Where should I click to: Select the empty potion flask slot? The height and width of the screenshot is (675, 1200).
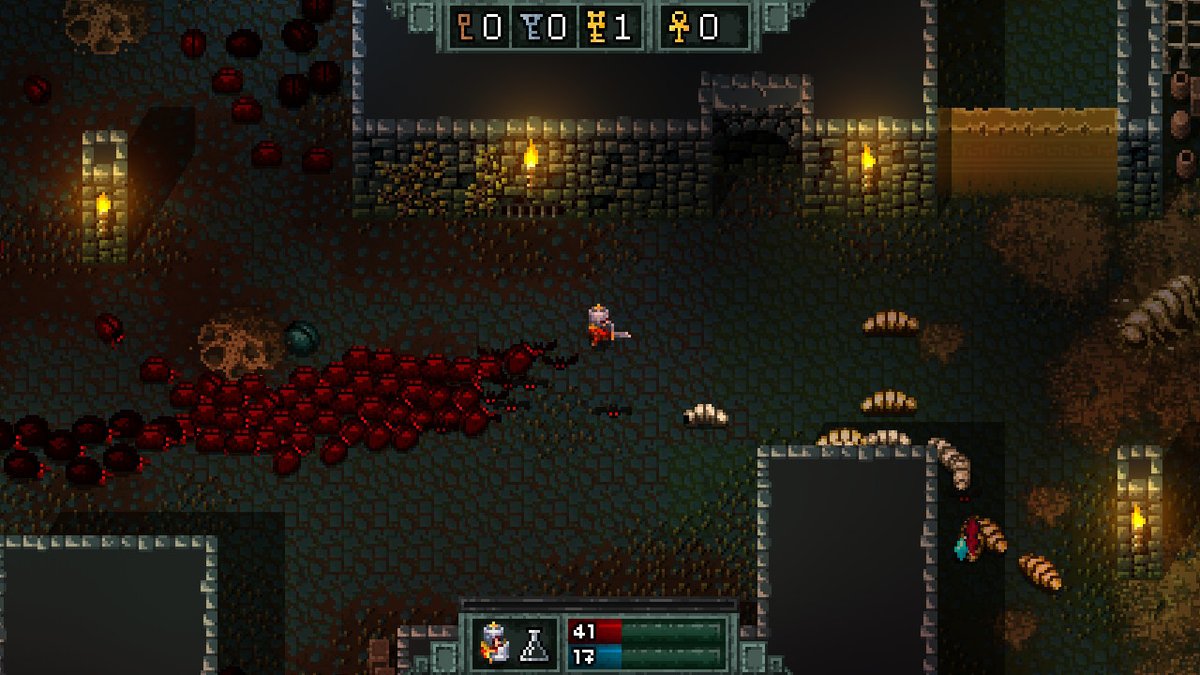pos(535,643)
